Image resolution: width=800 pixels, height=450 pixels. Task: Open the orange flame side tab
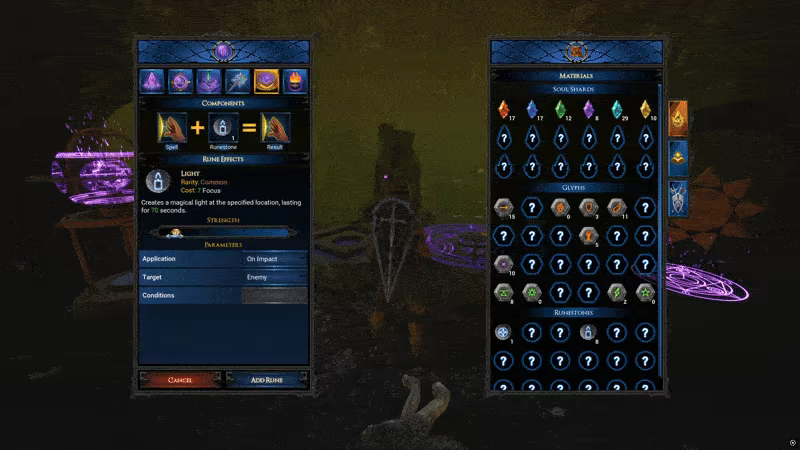tap(678, 117)
